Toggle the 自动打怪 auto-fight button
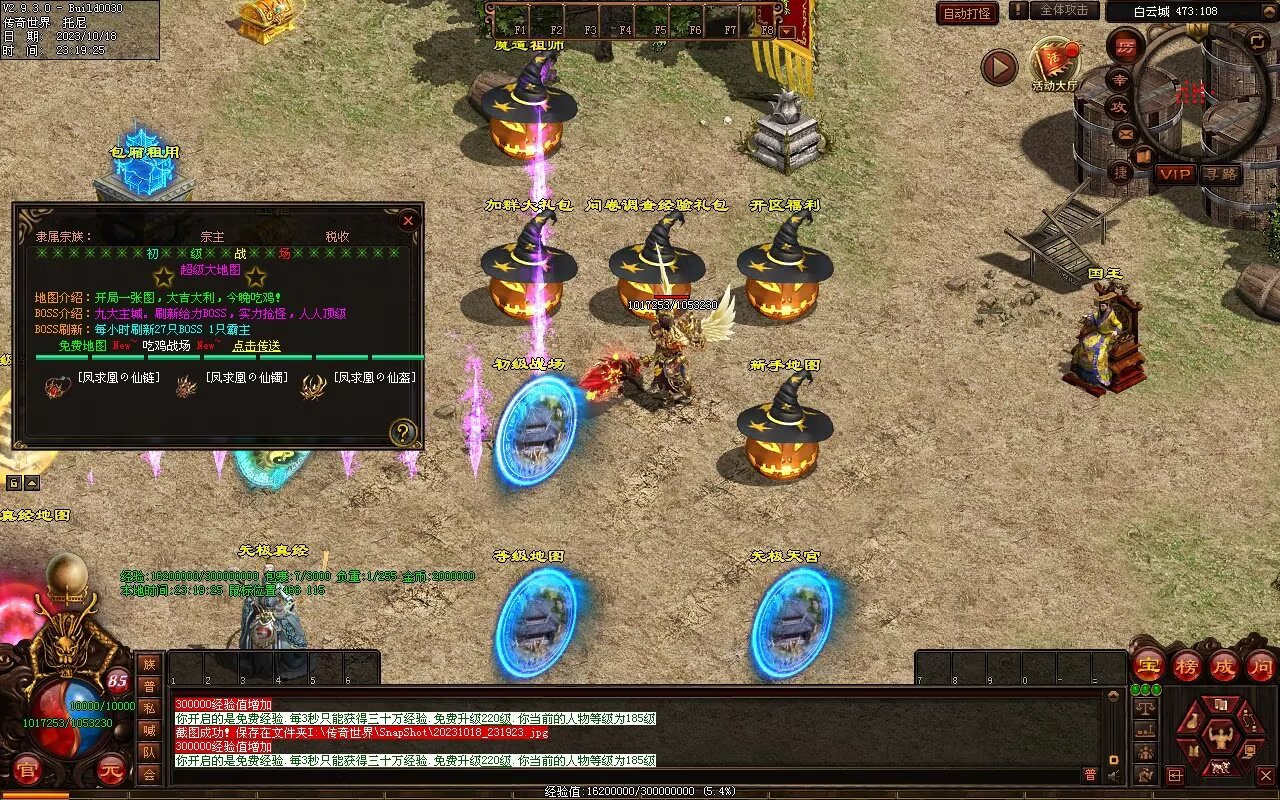Viewport: 1280px width, 800px height. 967,13
